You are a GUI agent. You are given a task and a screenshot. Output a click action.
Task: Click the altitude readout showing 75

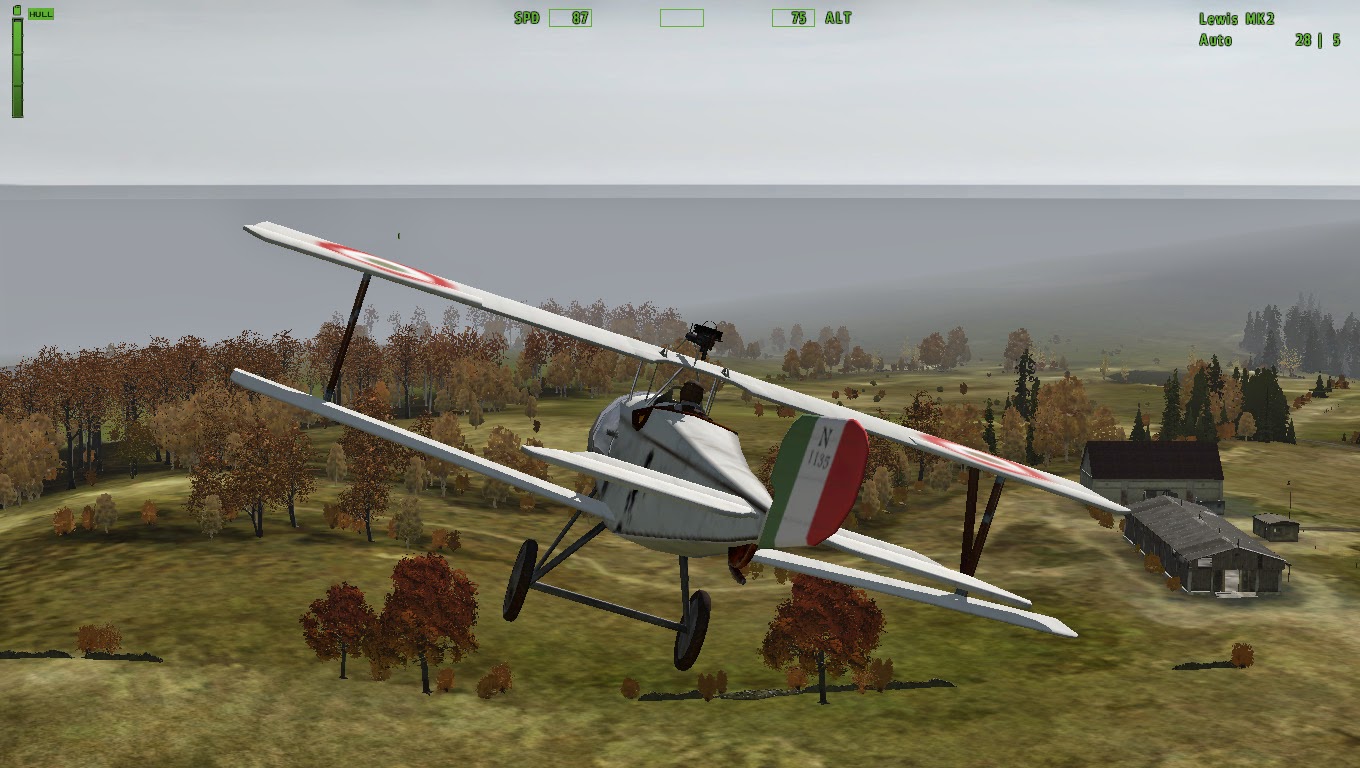793,17
